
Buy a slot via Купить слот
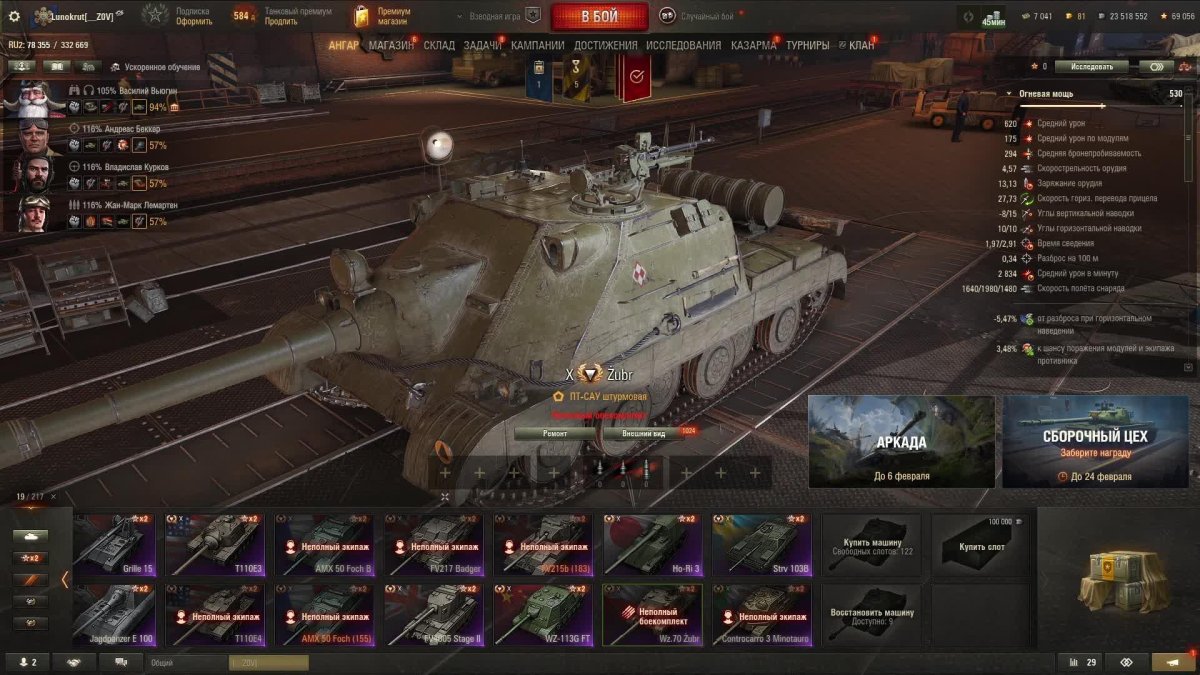pyautogui.click(x=980, y=545)
